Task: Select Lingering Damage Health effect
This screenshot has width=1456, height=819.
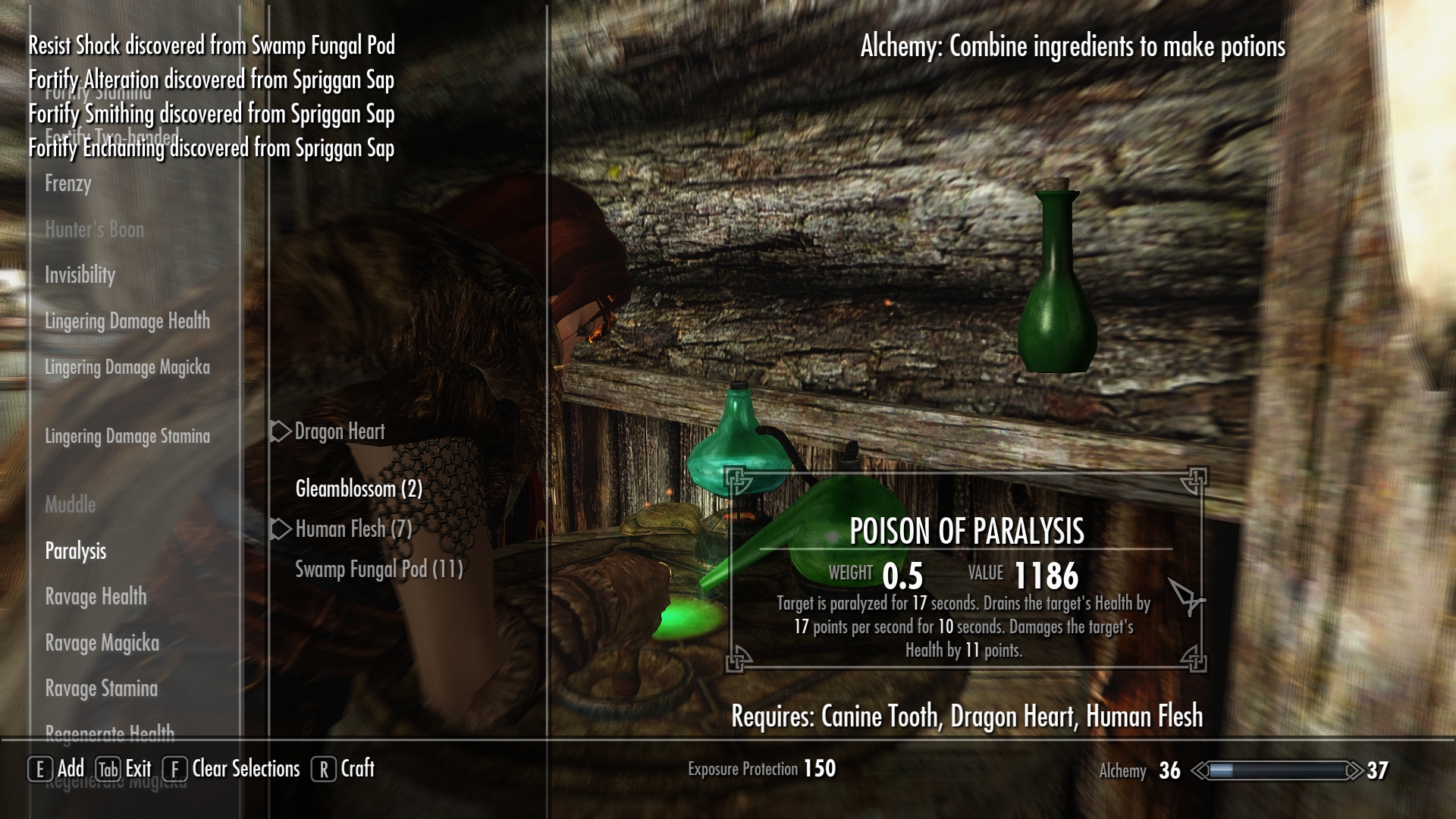Action: click(x=127, y=322)
